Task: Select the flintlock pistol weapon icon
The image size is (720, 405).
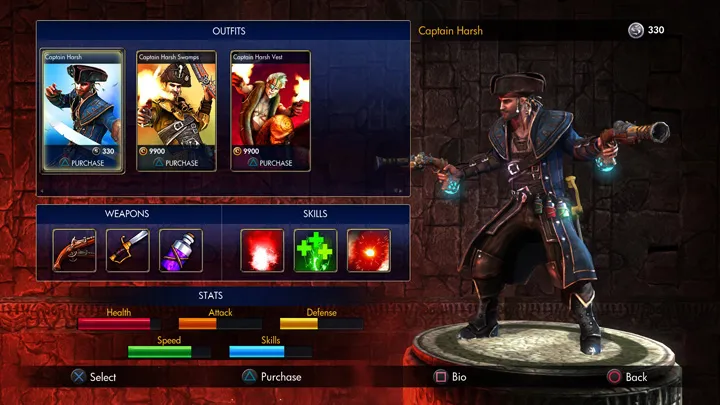Action: 75,250
